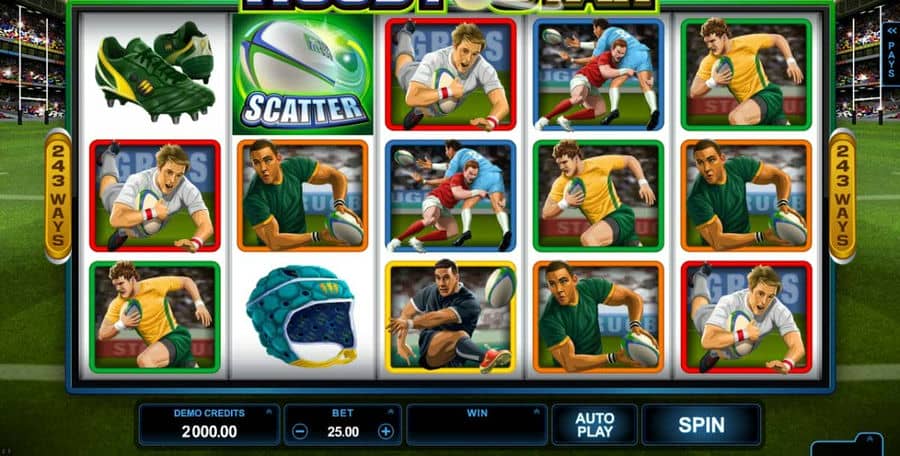The width and height of the screenshot is (900, 456).
Task: Spin the slot reels
Action: [x=701, y=424]
